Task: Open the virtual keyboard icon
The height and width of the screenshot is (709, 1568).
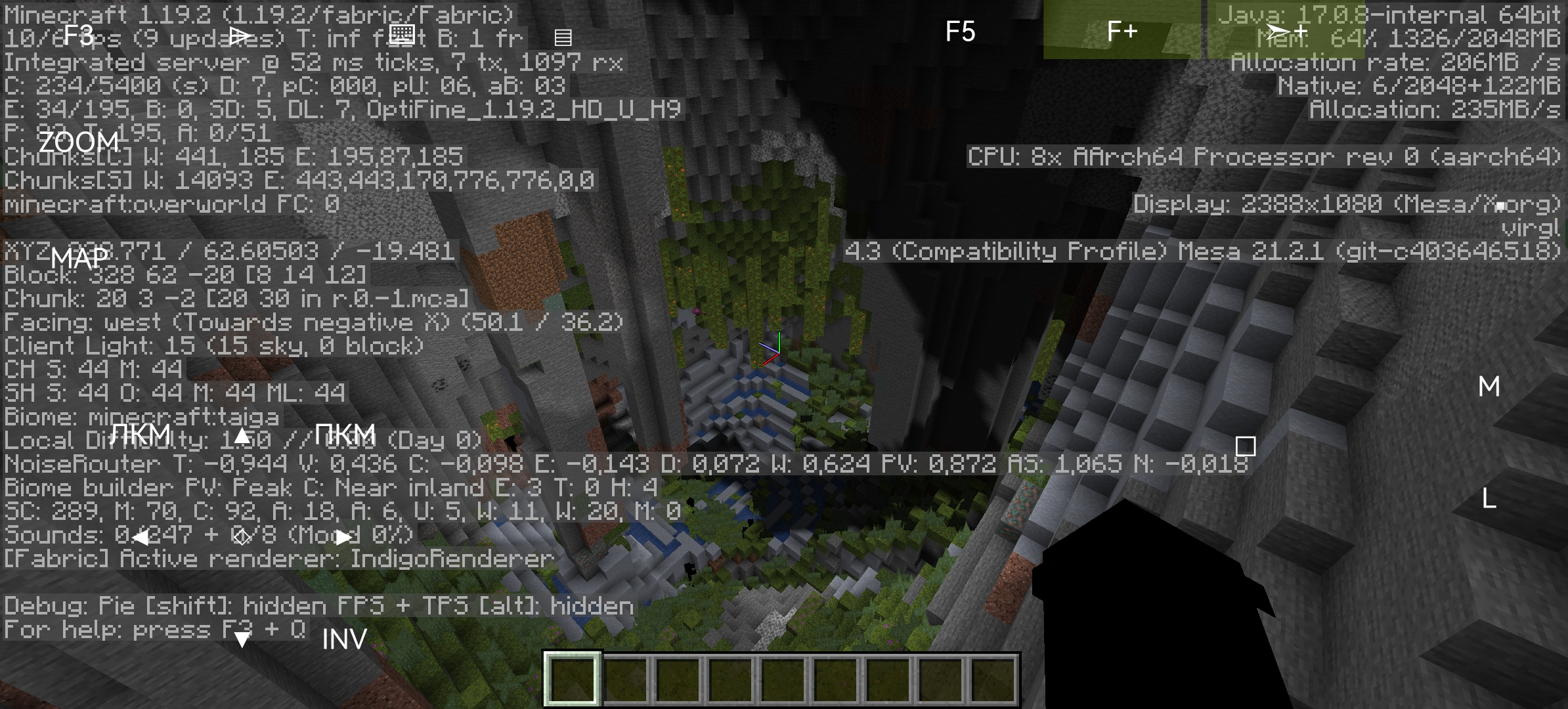Action: coord(402,34)
